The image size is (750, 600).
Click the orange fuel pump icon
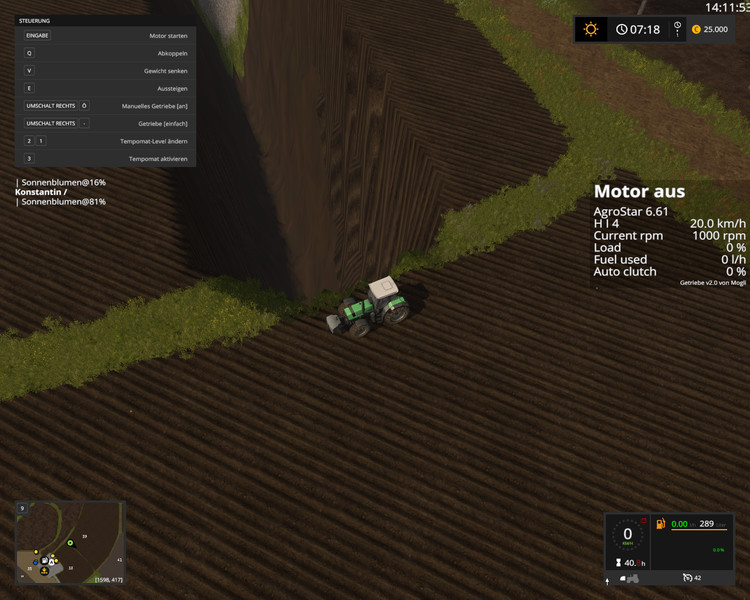click(659, 524)
